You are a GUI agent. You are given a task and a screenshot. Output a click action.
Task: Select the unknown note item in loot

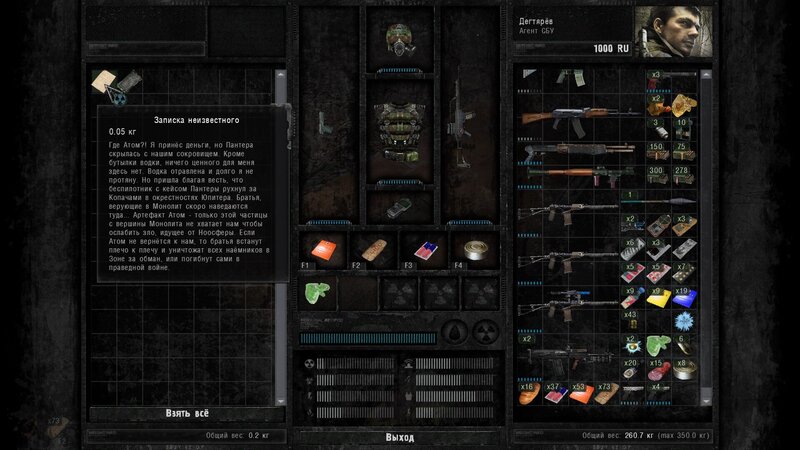point(106,82)
